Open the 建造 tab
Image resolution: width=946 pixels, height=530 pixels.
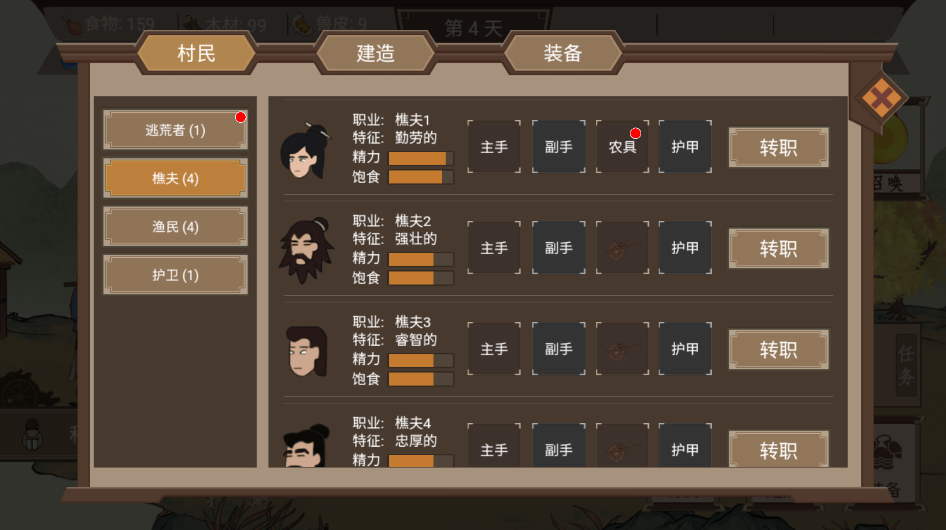[375, 53]
